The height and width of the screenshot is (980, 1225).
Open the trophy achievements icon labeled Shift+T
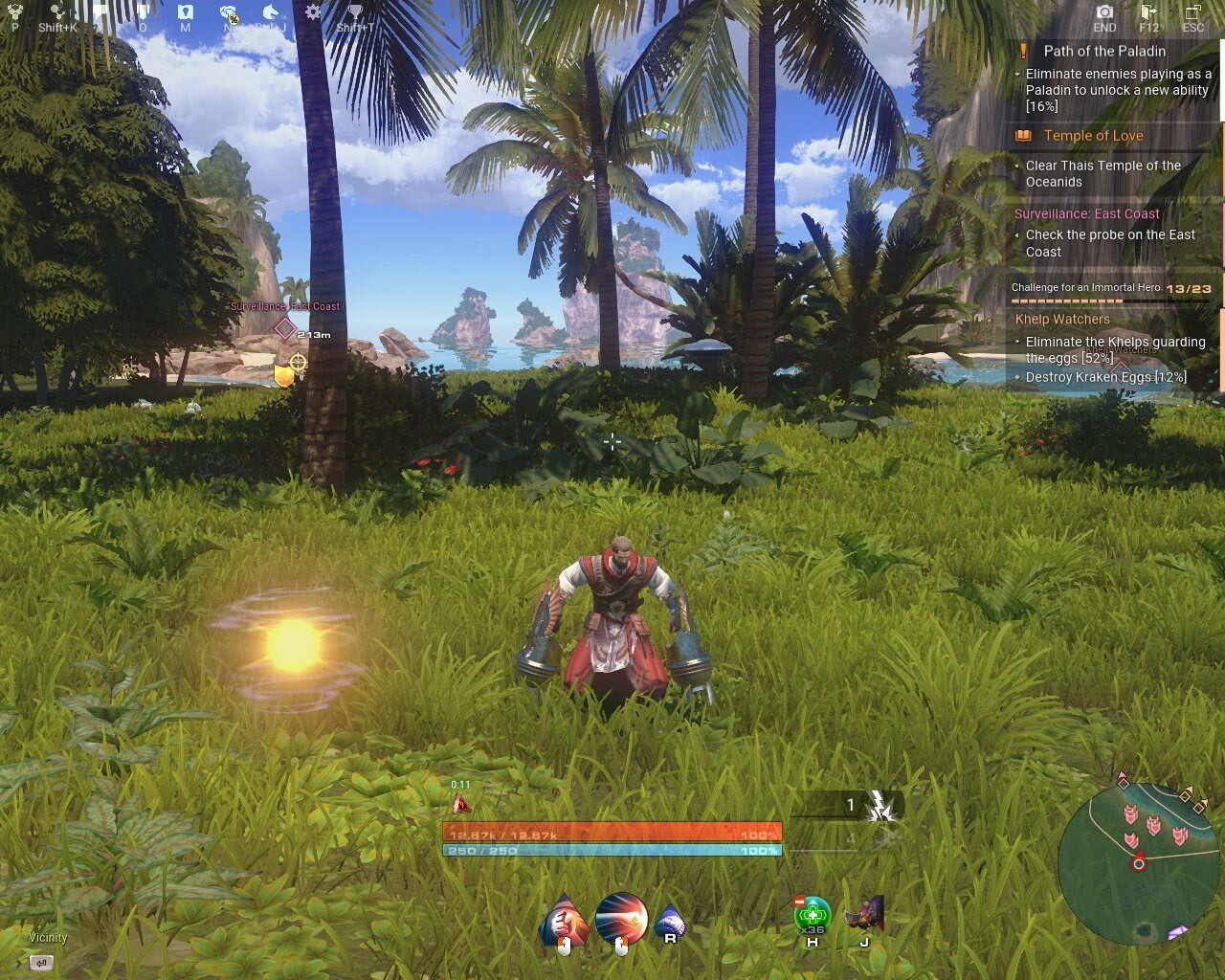coord(356,11)
